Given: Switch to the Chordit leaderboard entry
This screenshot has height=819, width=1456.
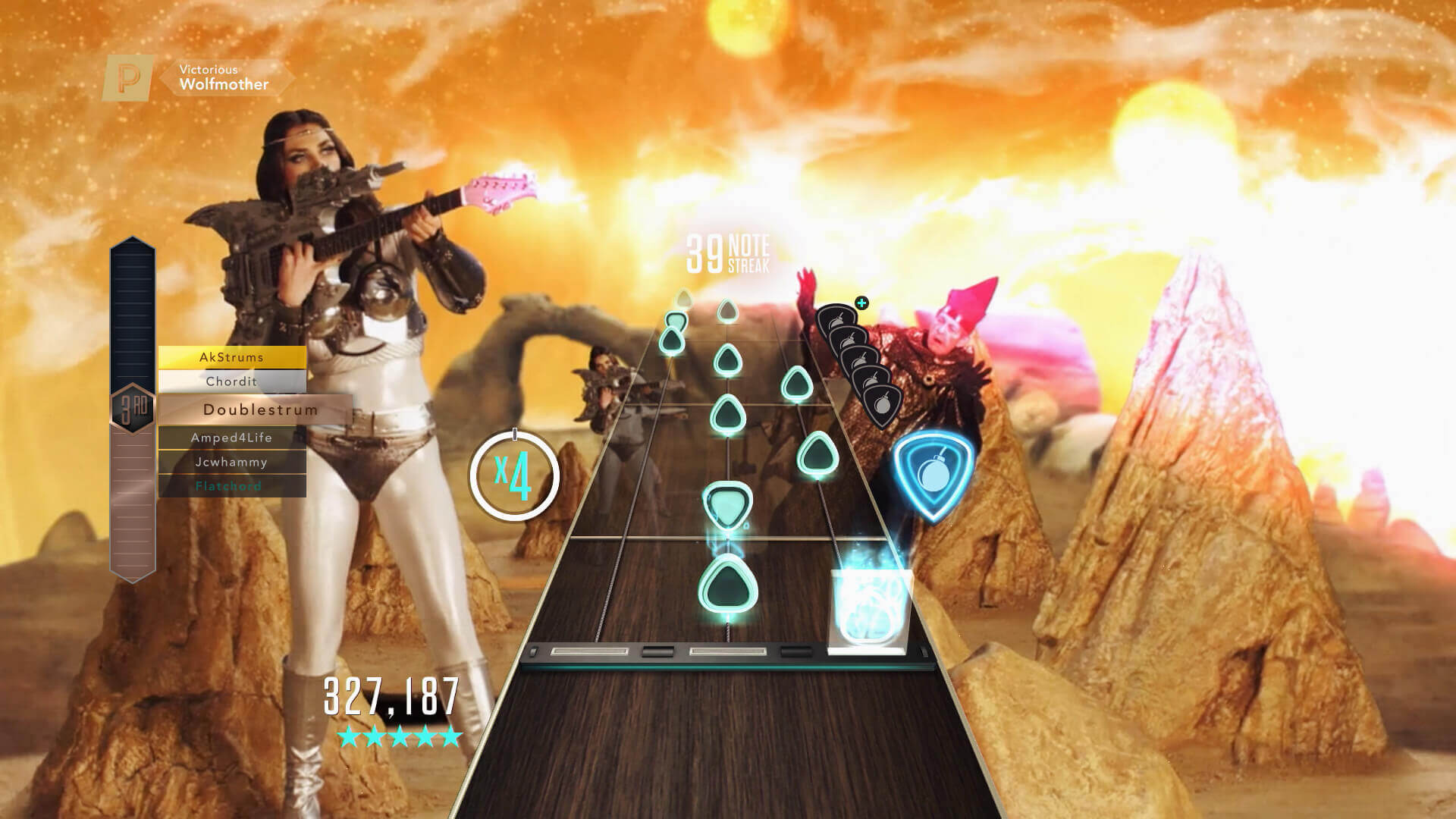Looking at the screenshot, I should coord(231,381).
